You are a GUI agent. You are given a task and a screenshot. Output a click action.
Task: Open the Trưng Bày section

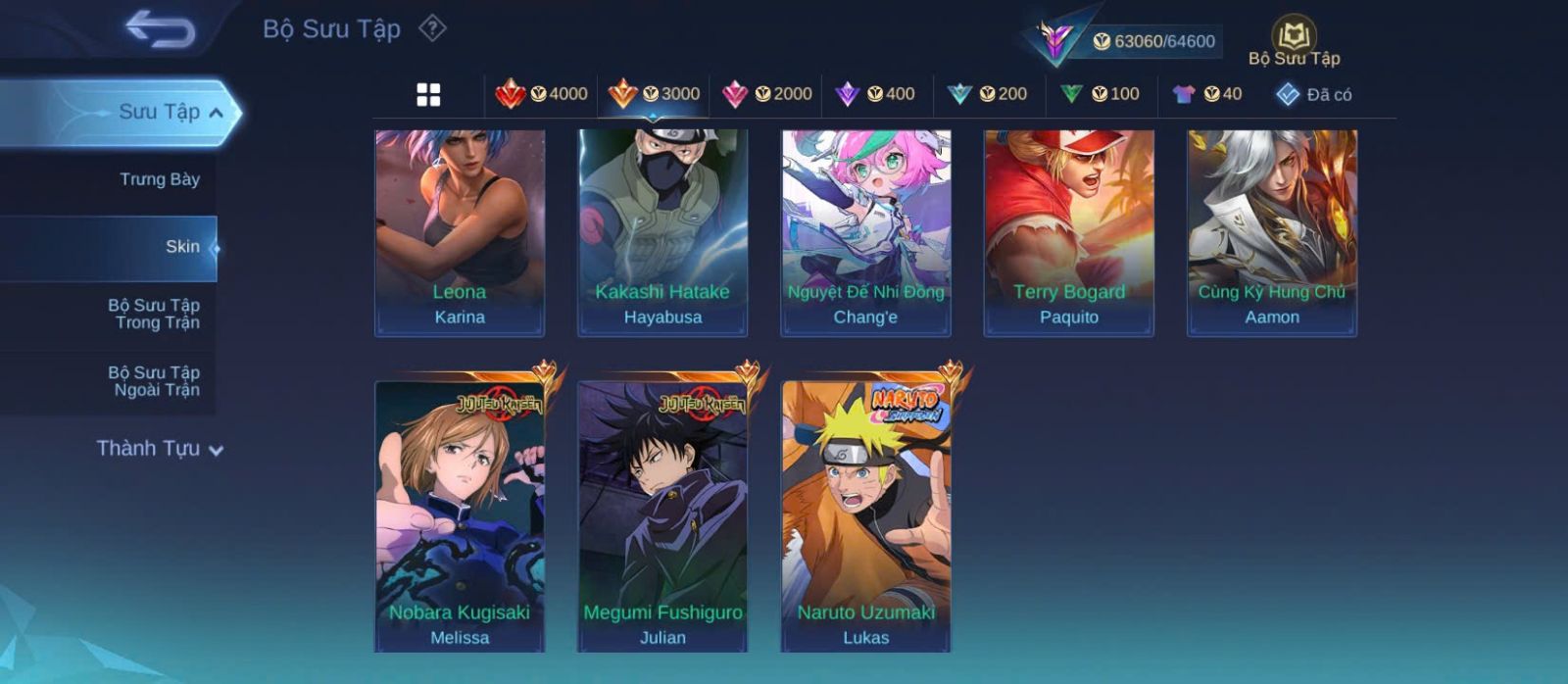[159, 179]
